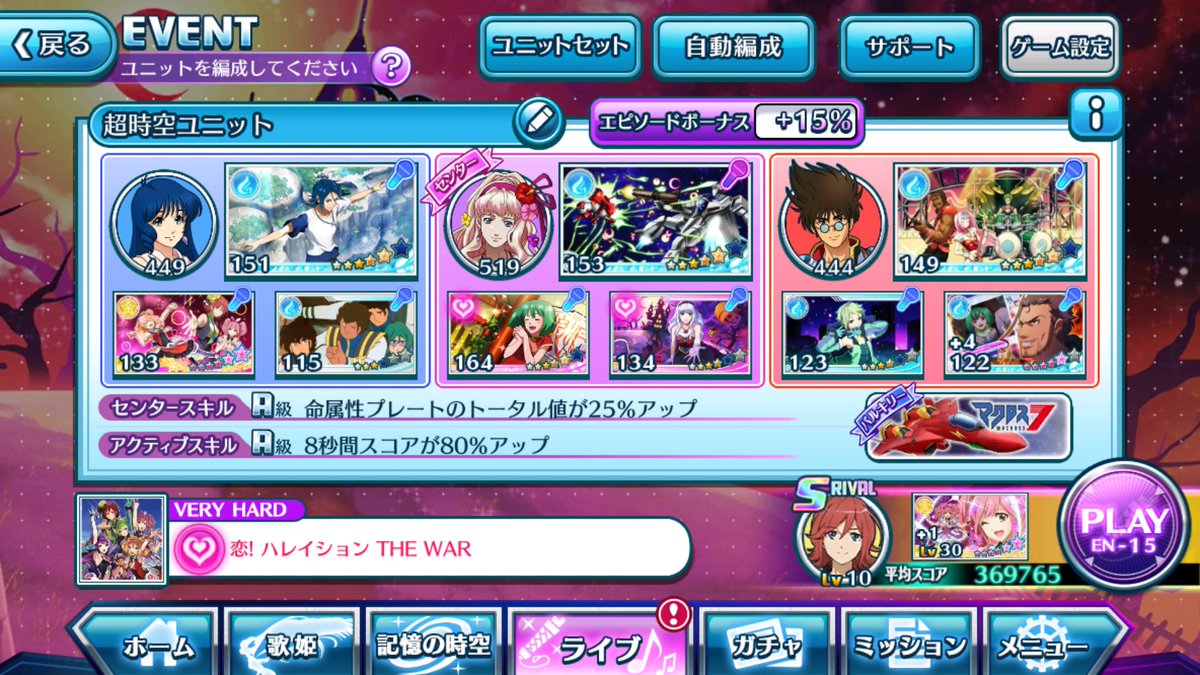Viewport: 1200px width, 675px height.
Task: Open 記憶の時空 from bottom bar
Action: pyautogui.click(x=435, y=646)
